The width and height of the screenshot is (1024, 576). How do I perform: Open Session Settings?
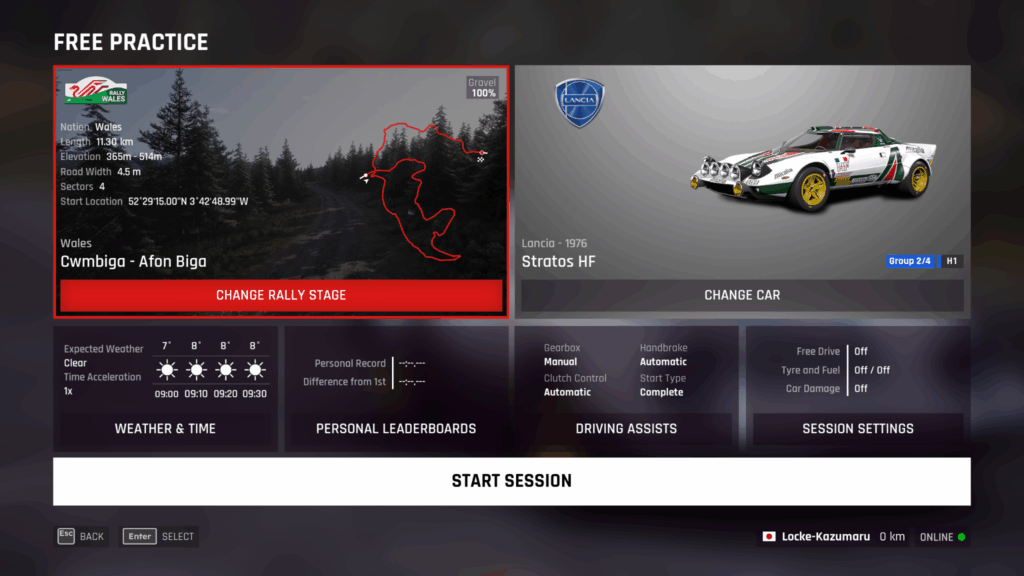tap(858, 428)
